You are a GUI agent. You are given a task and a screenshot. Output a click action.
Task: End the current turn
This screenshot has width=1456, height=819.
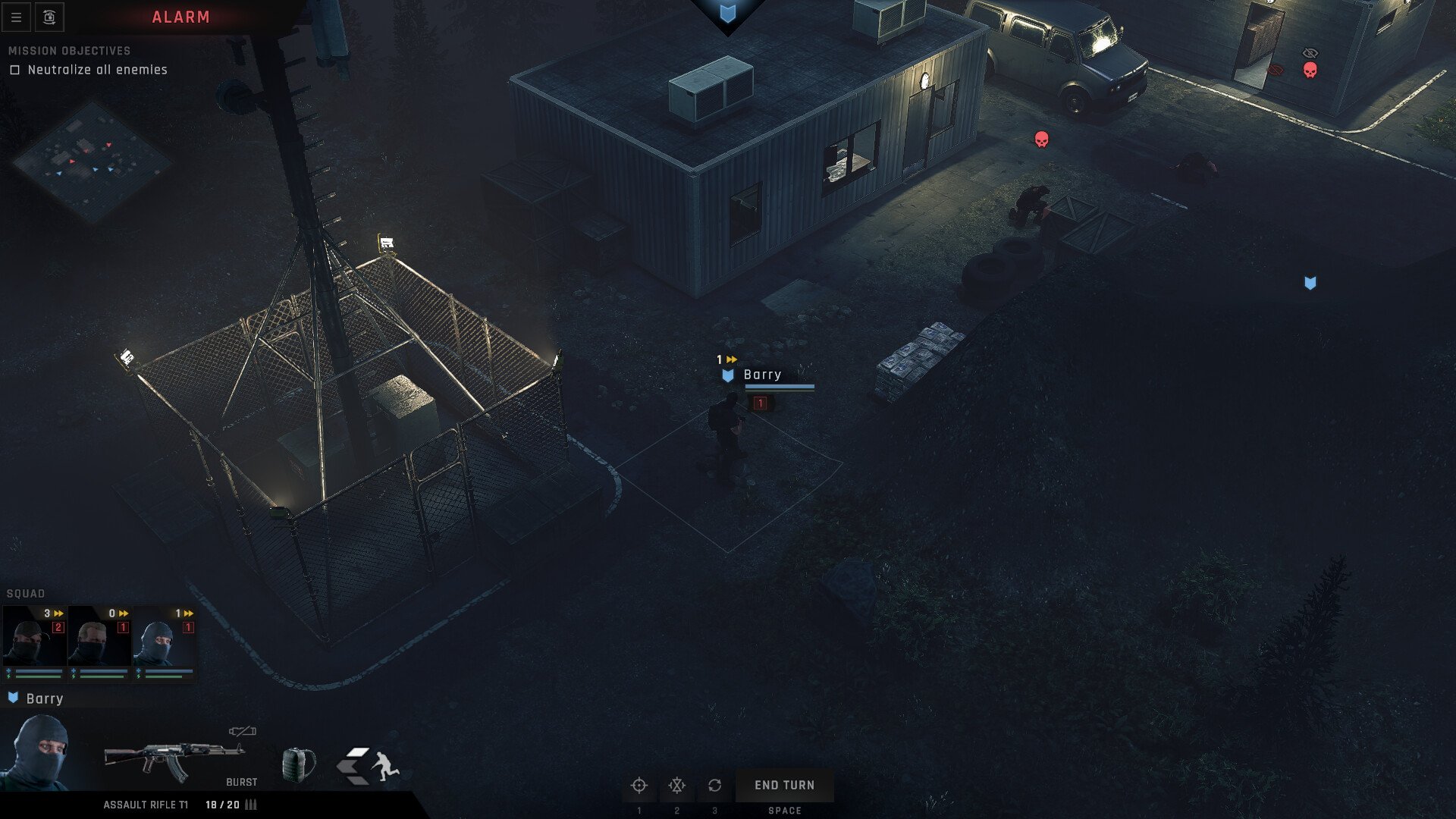point(784,786)
